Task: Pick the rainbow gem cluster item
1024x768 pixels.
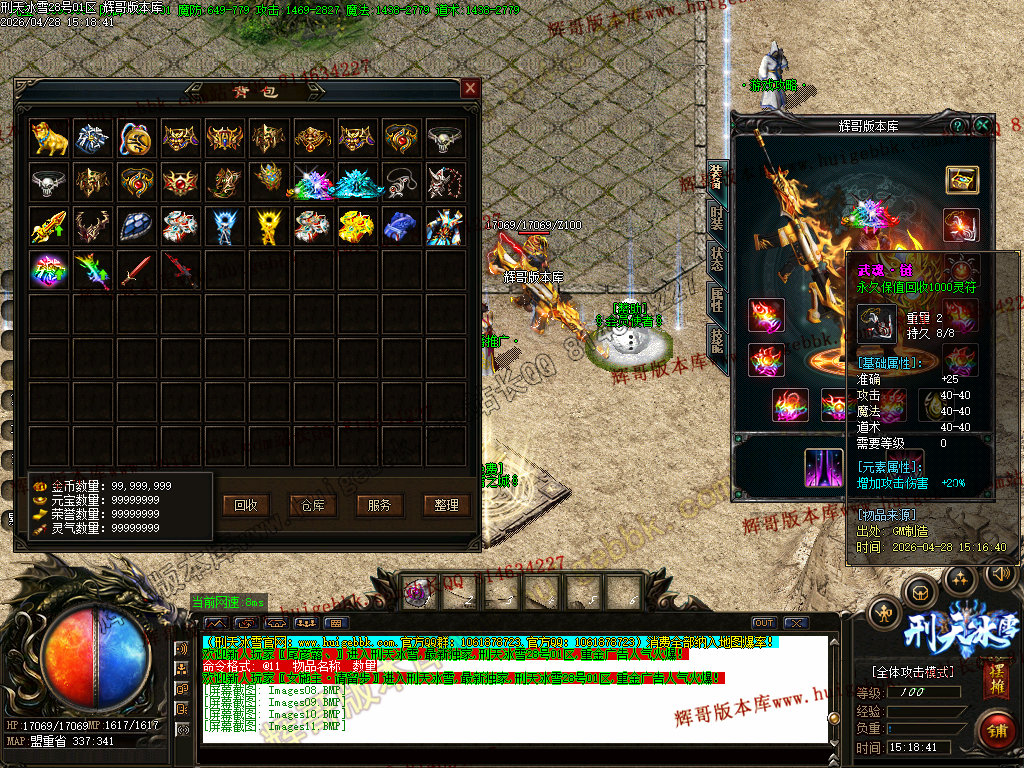Action: click(x=49, y=270)
